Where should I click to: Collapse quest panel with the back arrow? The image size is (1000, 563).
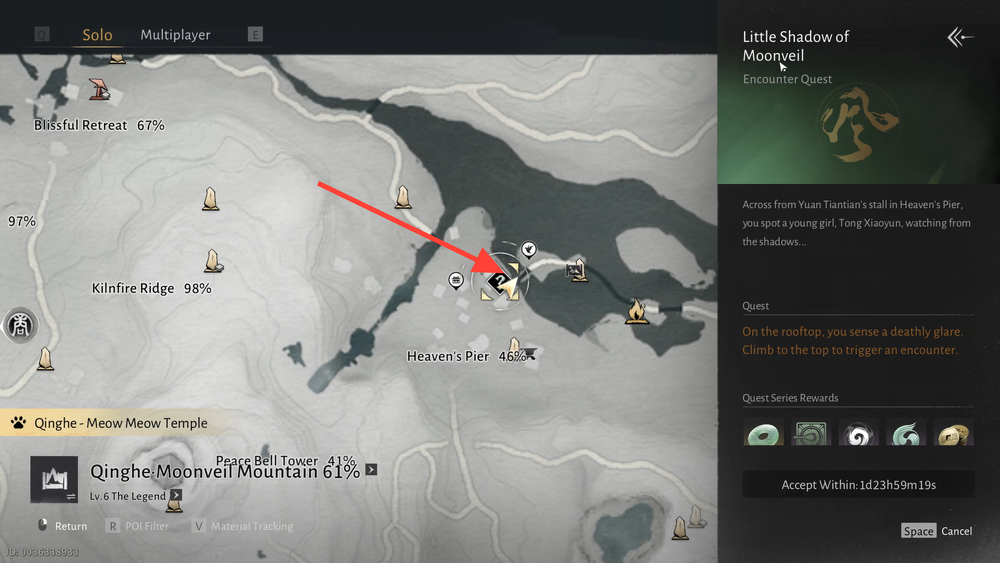[960, 38]
